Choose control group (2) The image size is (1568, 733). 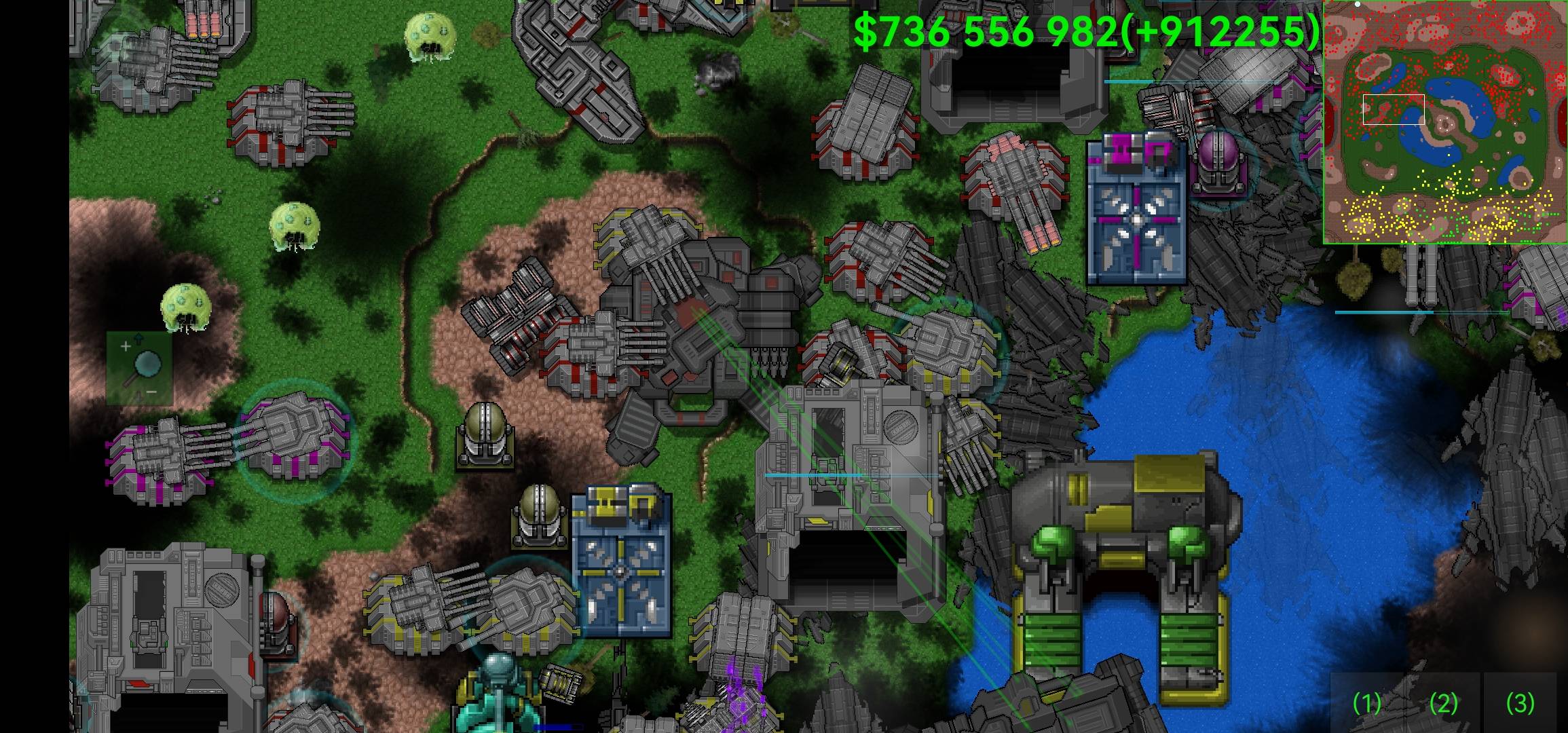1444,703
